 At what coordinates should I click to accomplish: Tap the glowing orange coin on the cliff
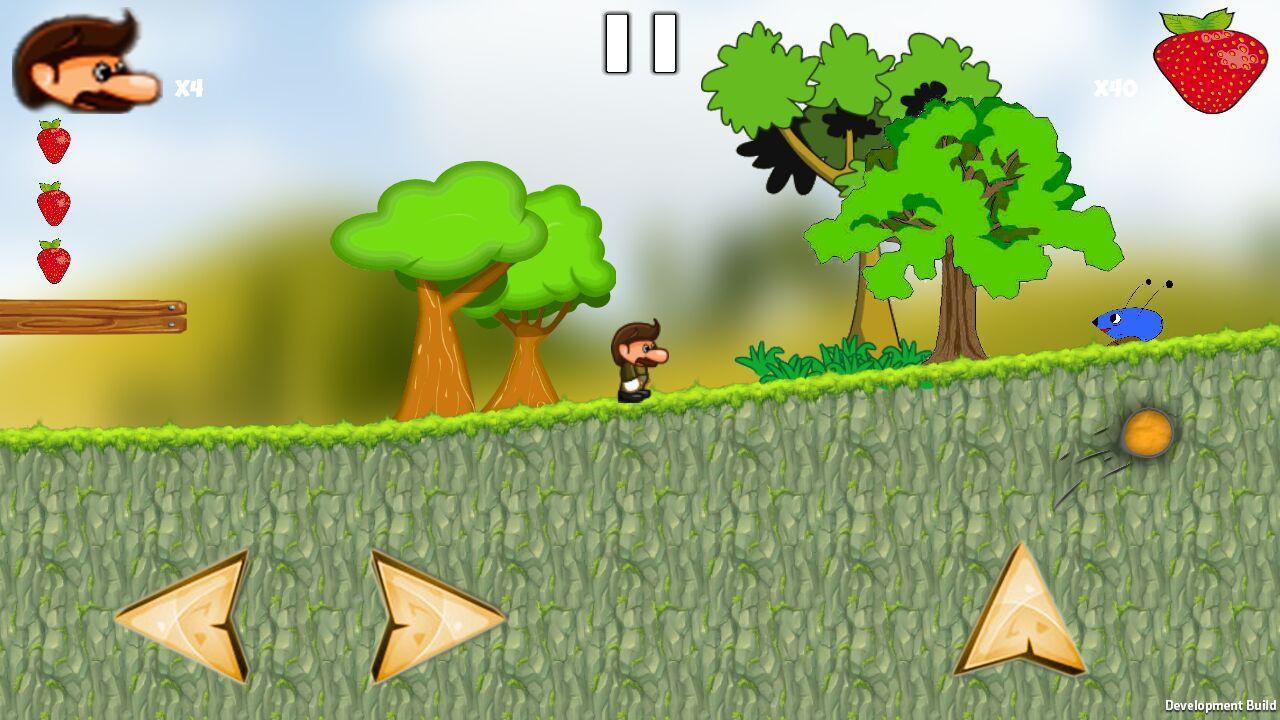pos(1148,434)
